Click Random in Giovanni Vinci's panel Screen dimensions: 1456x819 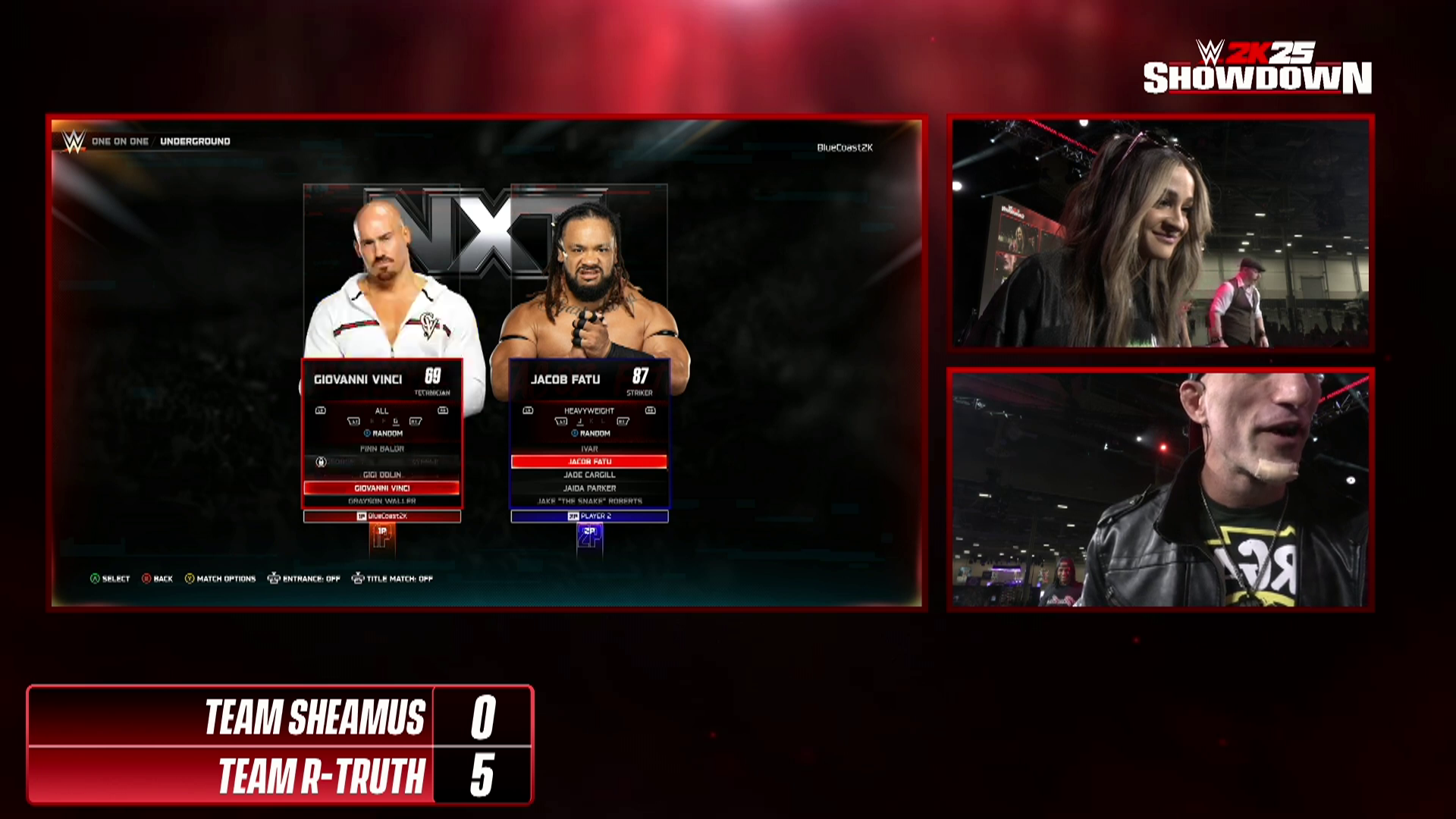coord(384,434)
